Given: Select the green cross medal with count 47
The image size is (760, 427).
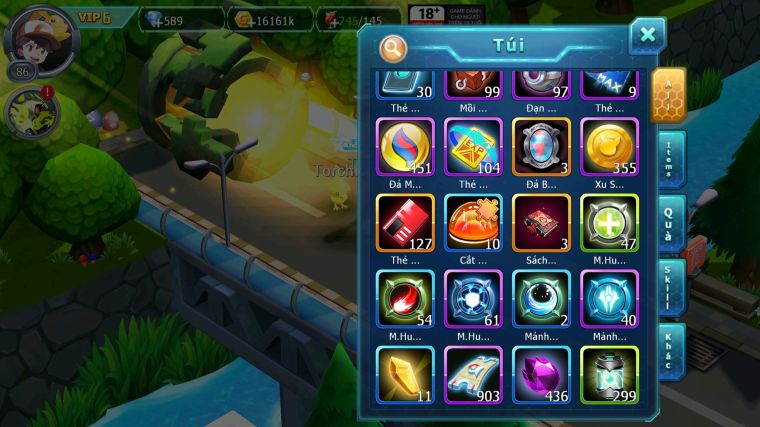Looking at the screenshot, I should click(609, 222).
